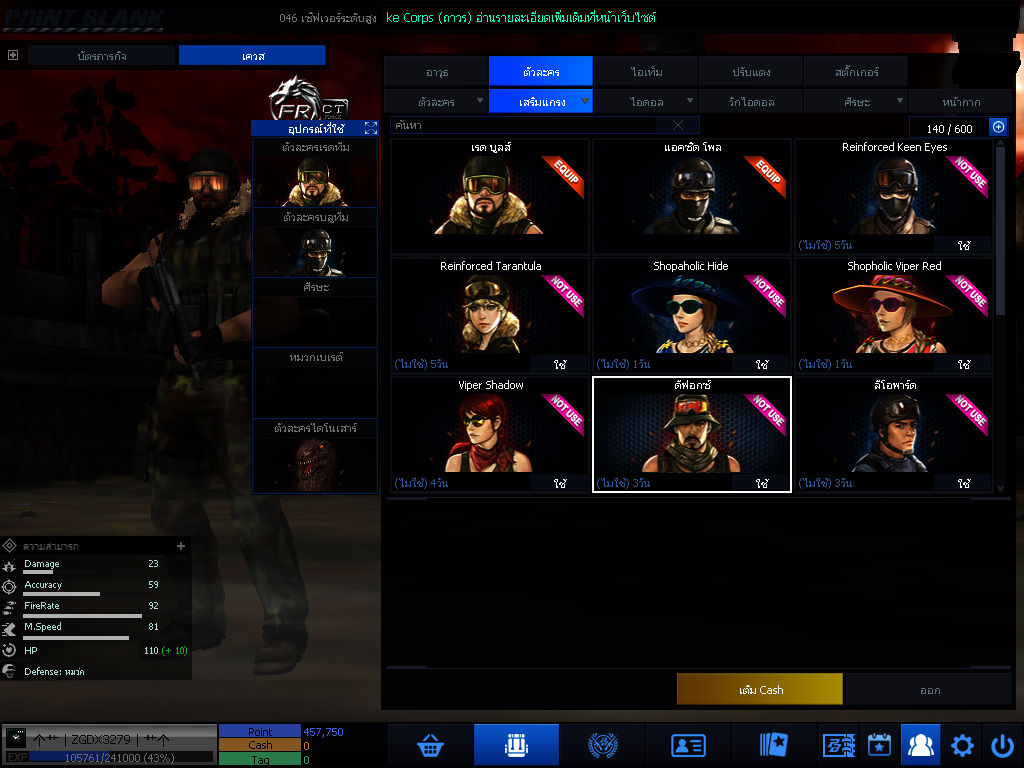Exit the inventory with the ออก button
This screenshot has width=1024, height=768.
929,689
